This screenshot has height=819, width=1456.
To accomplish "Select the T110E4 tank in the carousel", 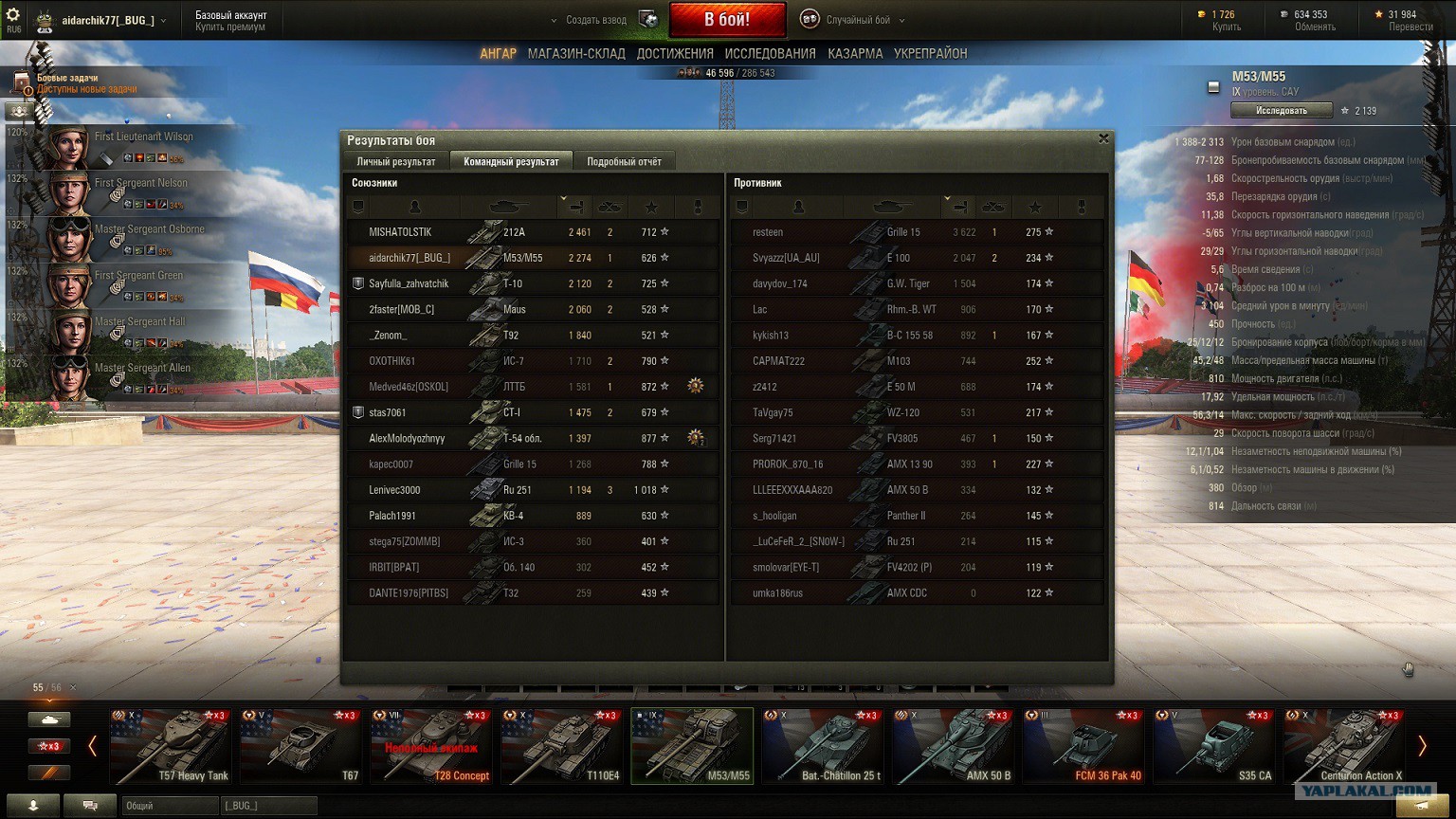I will (x=561, y=746).
